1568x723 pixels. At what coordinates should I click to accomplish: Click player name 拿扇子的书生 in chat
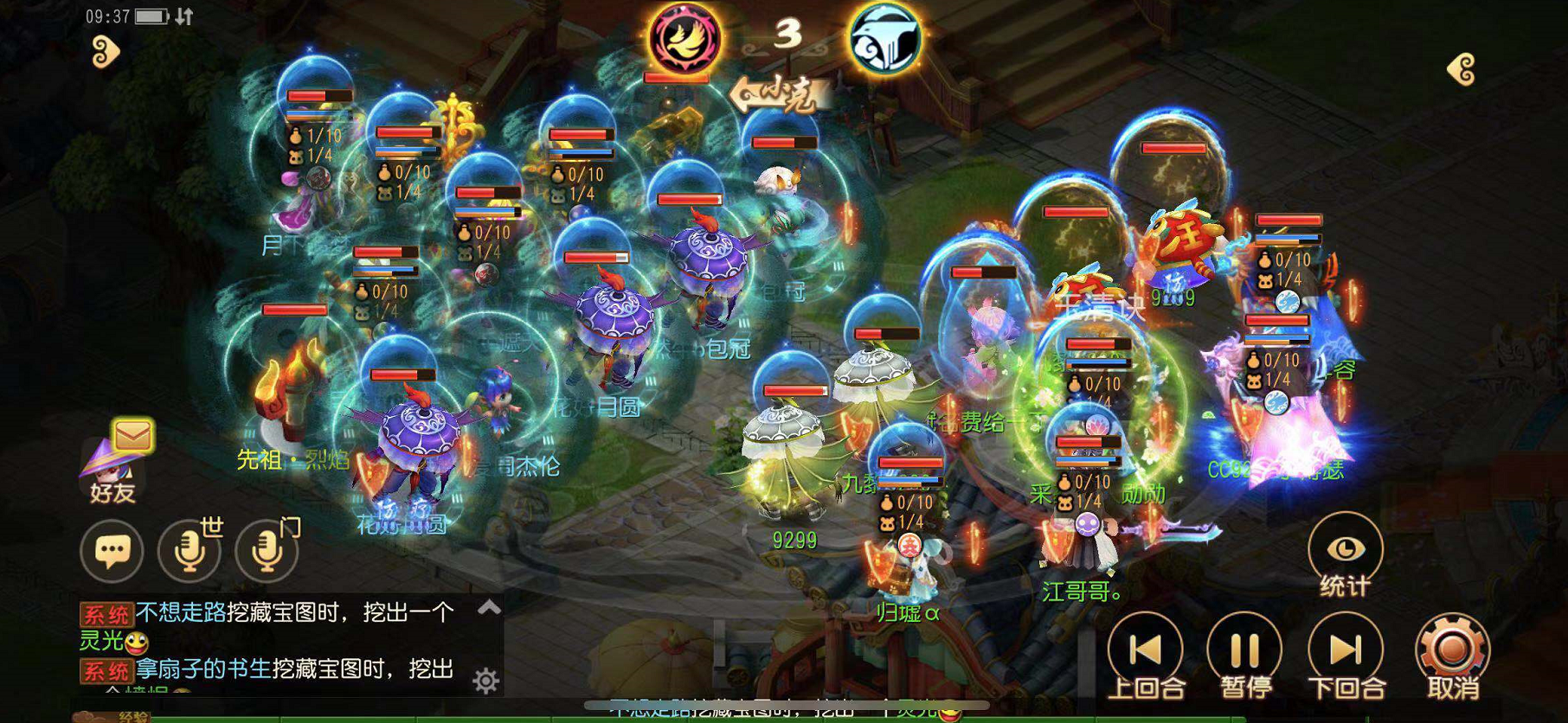pyautogui.click(x=203, y=669)
